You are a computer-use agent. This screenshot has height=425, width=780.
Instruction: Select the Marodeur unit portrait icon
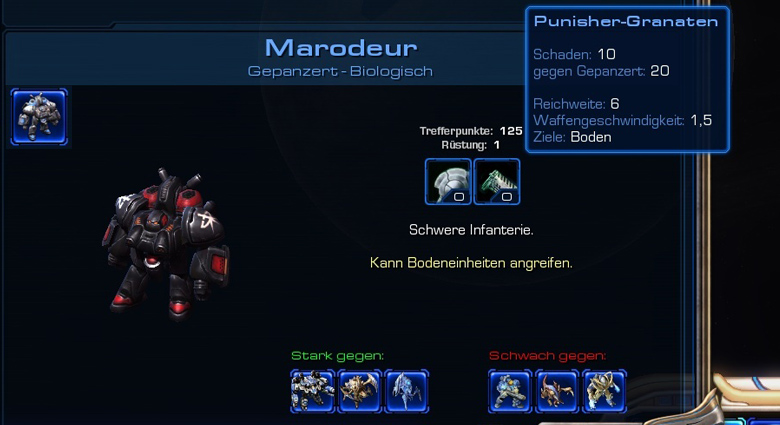click(x=39, y=117)
